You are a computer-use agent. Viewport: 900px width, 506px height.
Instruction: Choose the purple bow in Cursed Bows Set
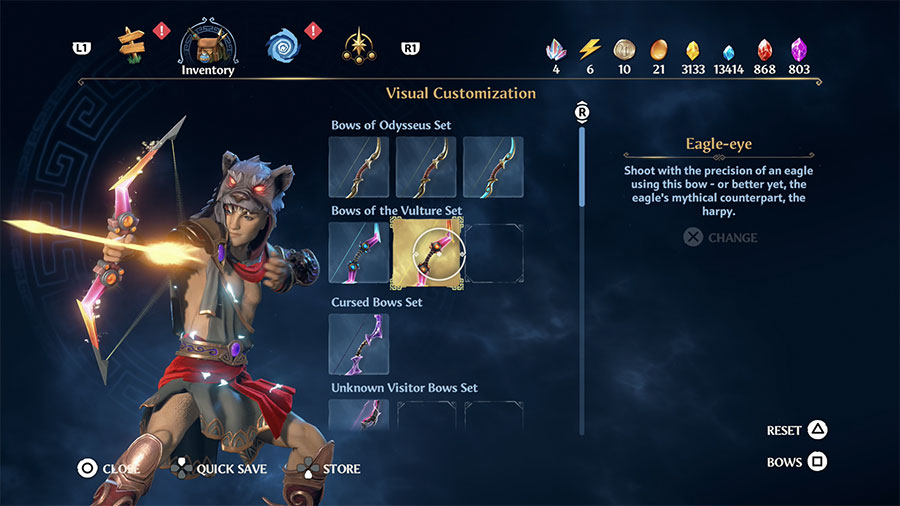tap(359, 344)
